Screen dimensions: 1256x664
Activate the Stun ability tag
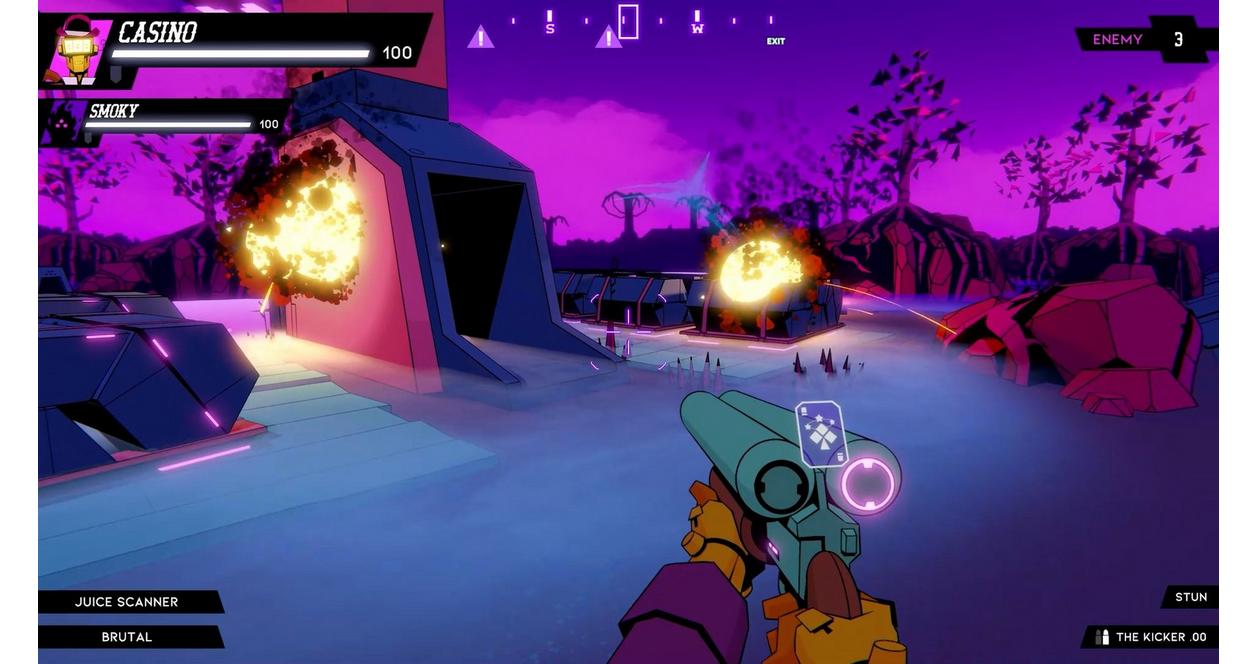click(x=1190, y=597)
